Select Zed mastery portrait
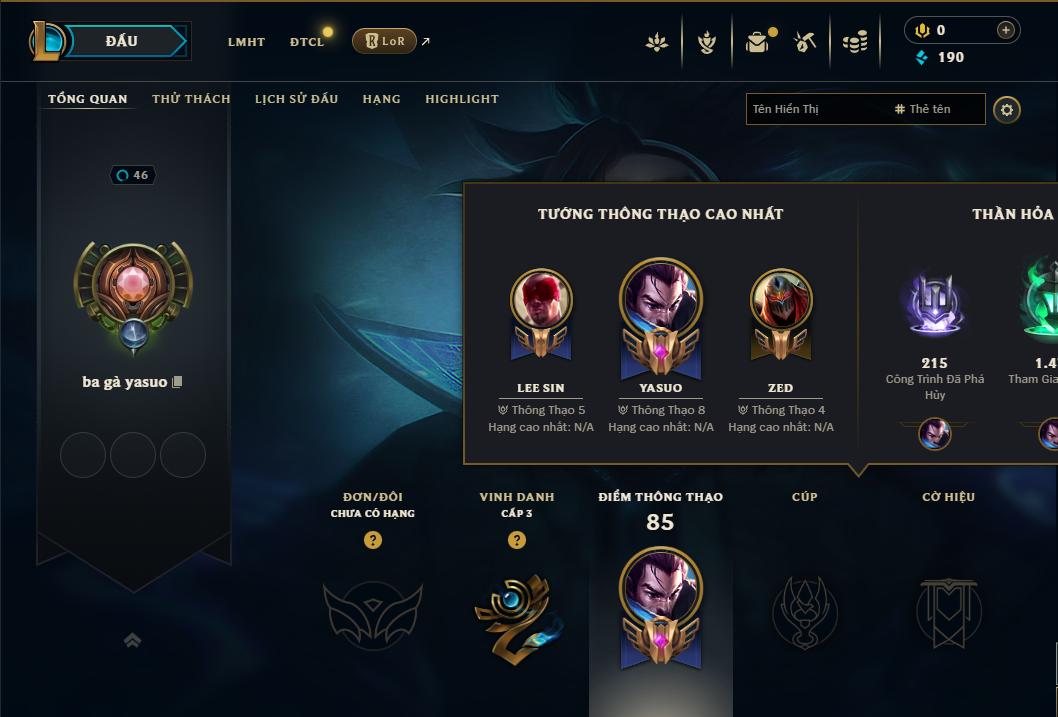1058x717 pixels. point(781,299)
